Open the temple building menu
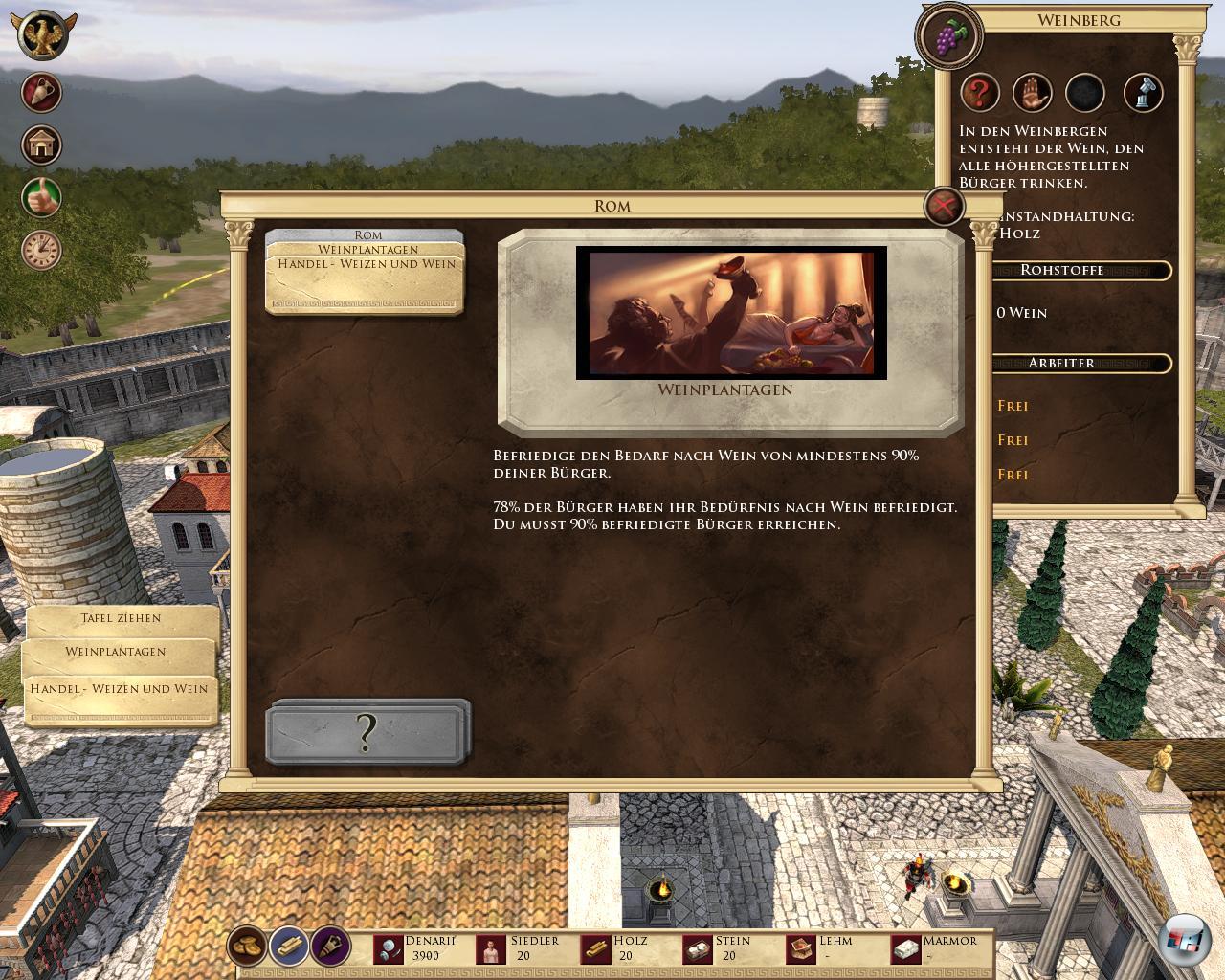Viewport: 1225px width, 980px height. point(41,145)
